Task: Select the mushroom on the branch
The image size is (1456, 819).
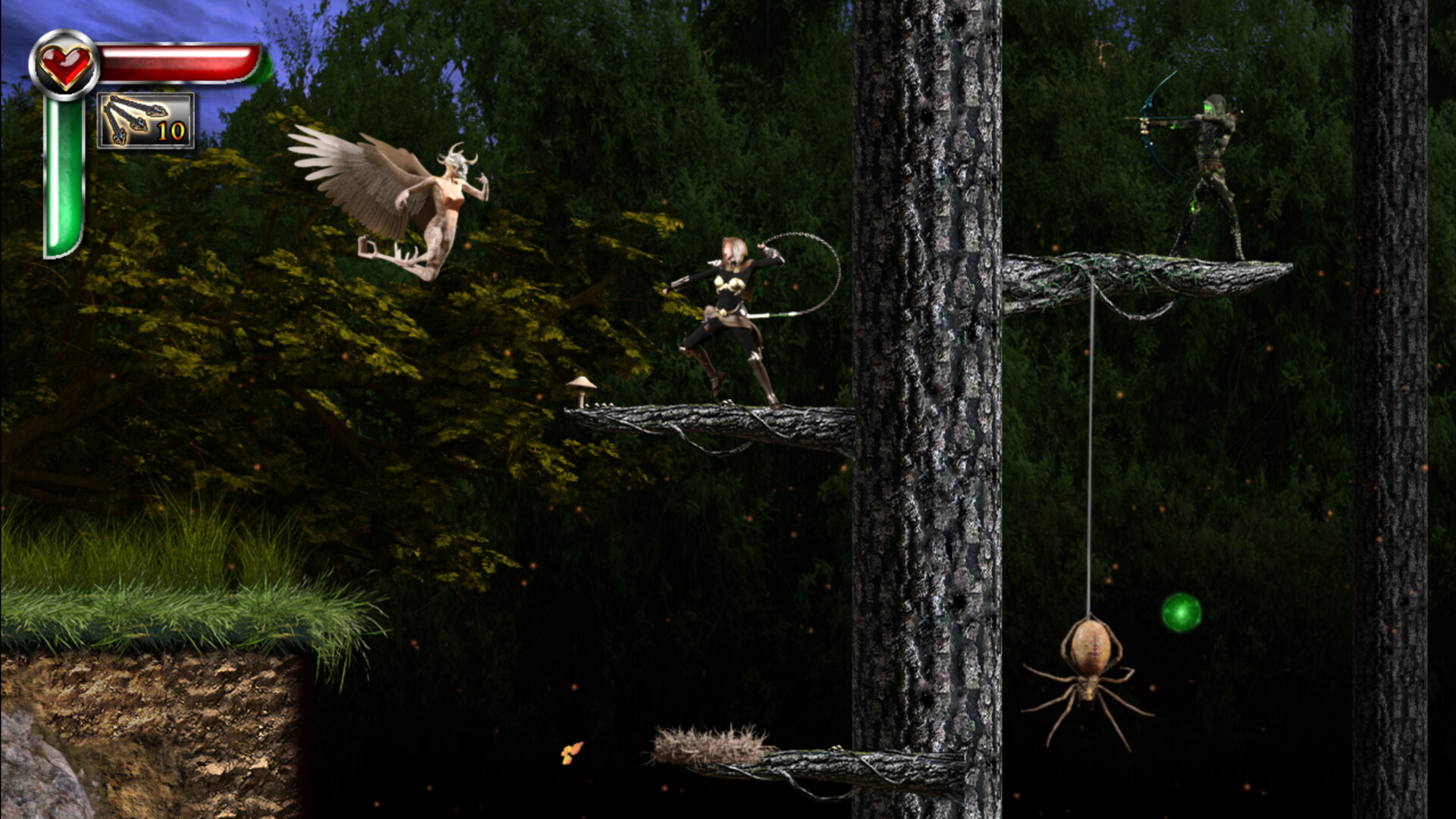Action: [x=581, y=387]
